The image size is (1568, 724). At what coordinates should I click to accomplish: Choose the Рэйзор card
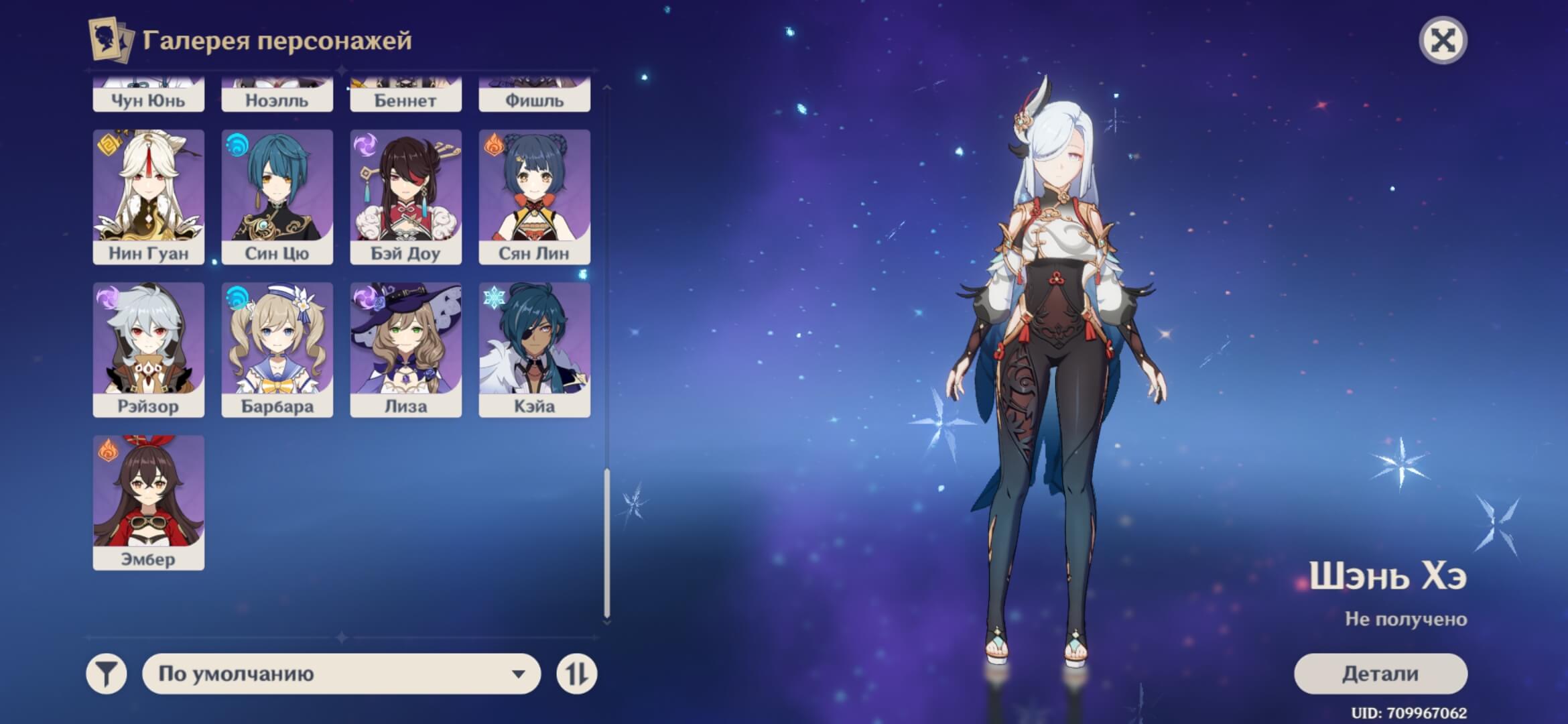click(148, 349)
